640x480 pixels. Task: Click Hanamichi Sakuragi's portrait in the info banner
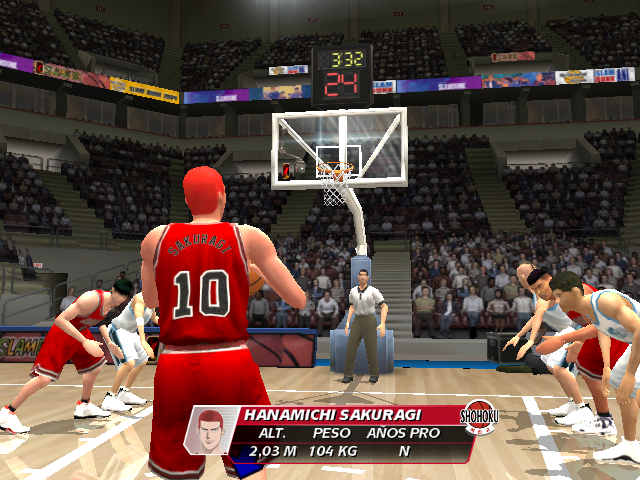(210, 433)
